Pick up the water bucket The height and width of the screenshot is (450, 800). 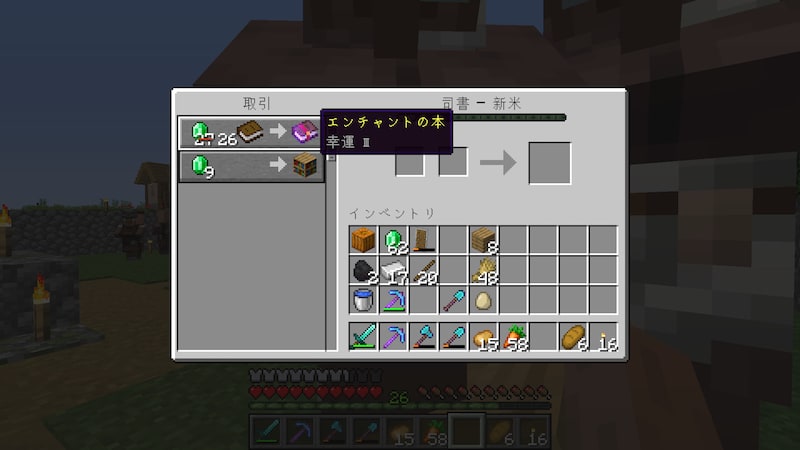point(363,300)
